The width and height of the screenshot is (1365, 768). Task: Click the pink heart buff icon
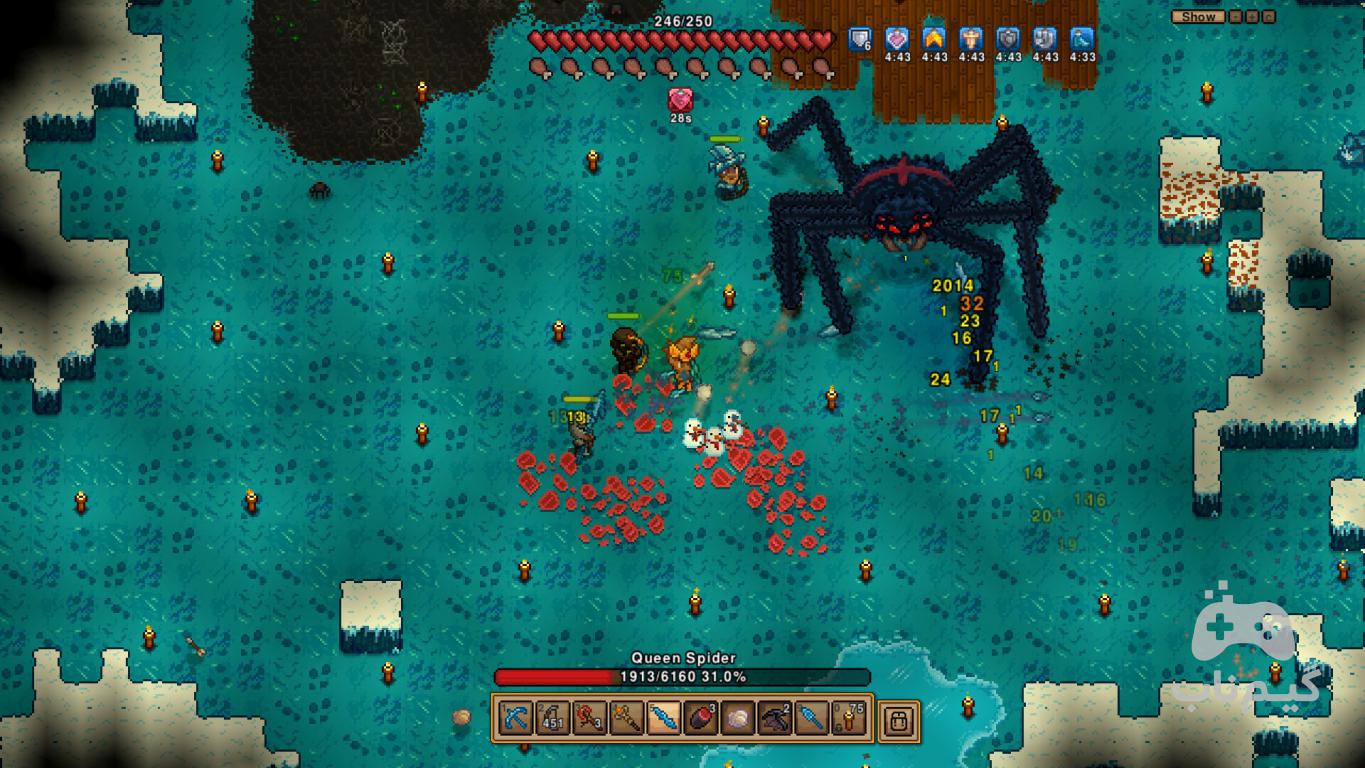897,39
